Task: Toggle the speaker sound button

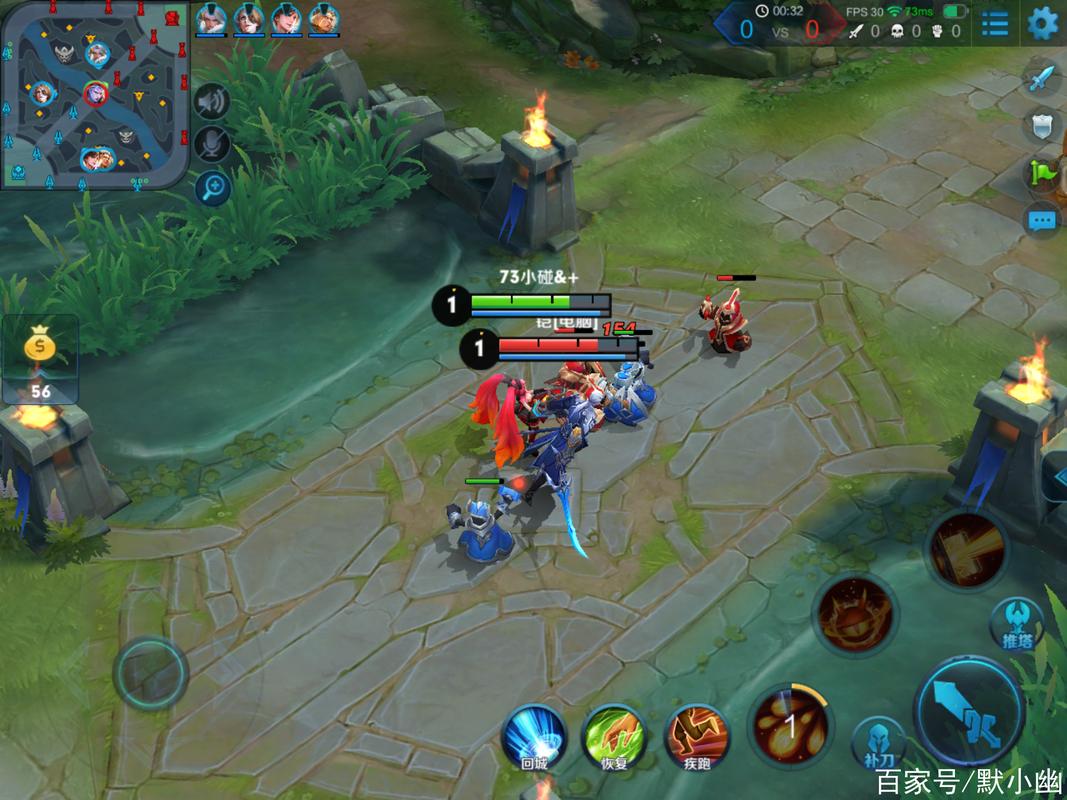Action: click(212, 101)
